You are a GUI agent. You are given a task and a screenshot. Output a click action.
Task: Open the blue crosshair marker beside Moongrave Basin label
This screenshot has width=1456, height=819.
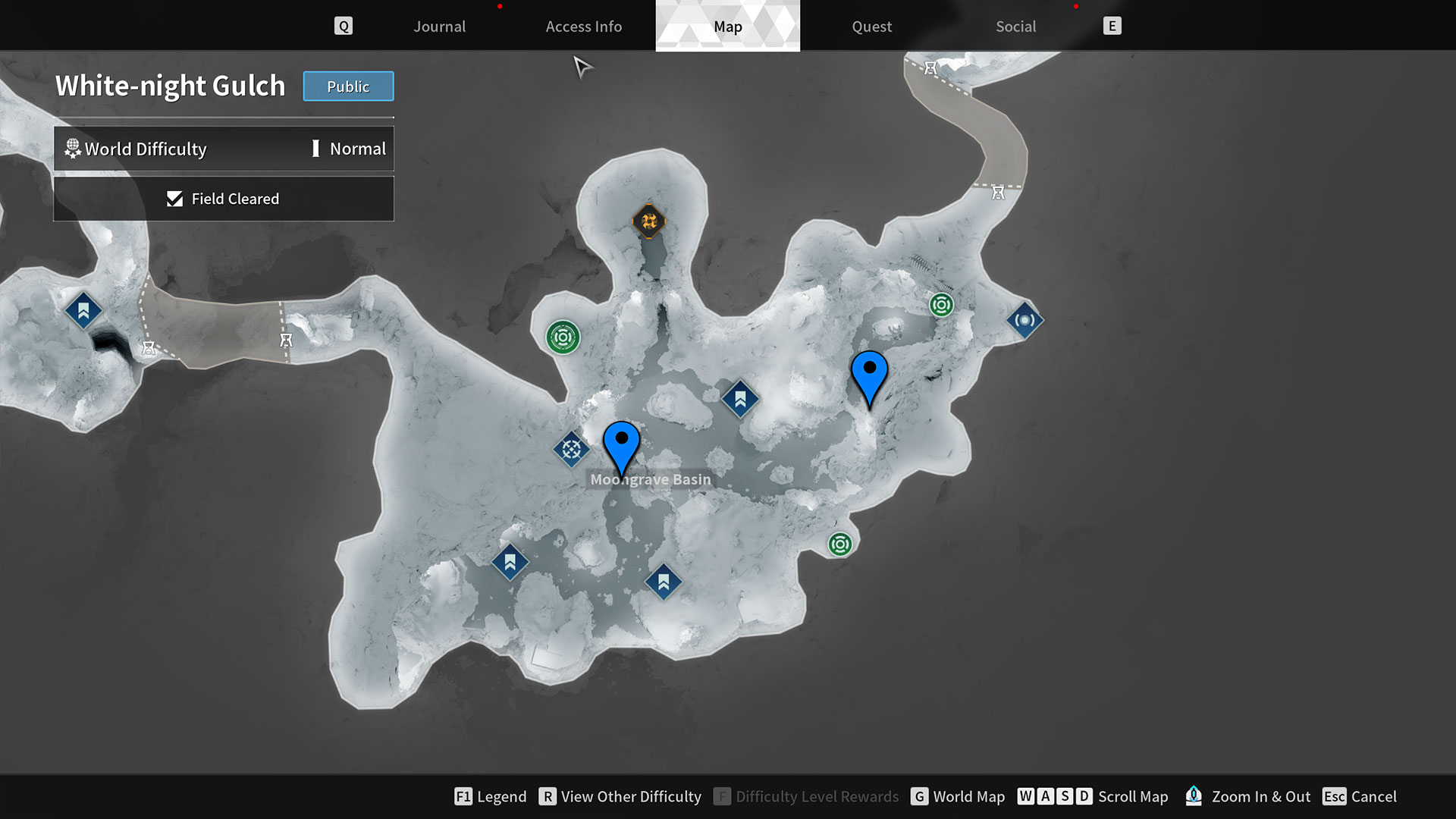tap(572, 449)
